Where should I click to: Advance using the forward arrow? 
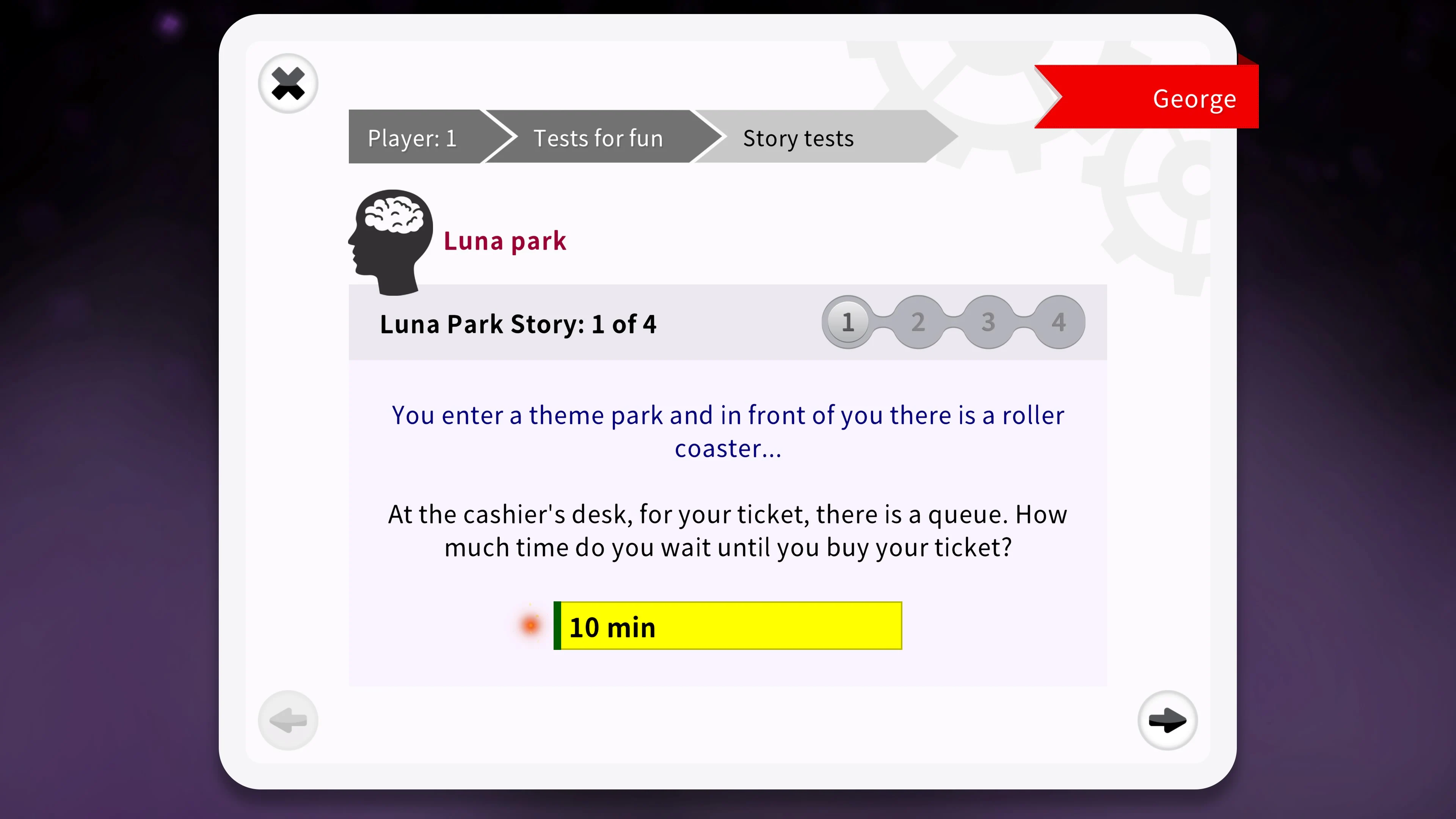pyautogui.click(x=1168, y=720)
